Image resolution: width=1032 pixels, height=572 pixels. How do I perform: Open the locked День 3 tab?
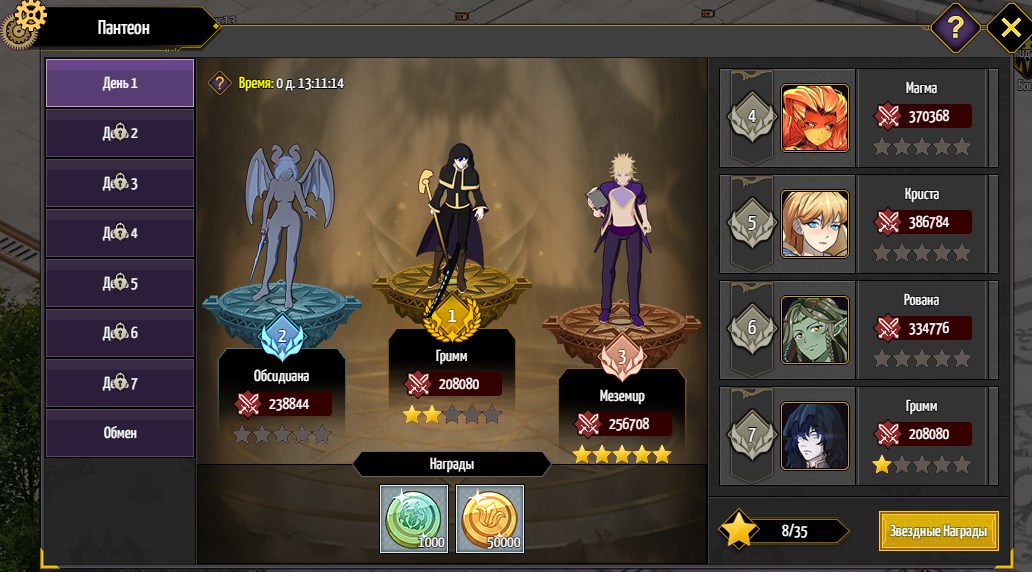[x=119, y=183]
